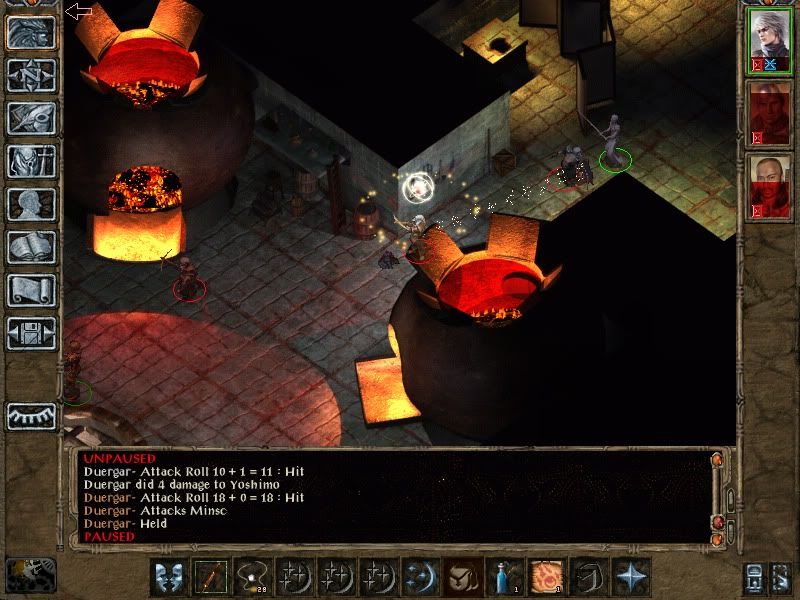Select the bald character's portrait

click(770, 186)
